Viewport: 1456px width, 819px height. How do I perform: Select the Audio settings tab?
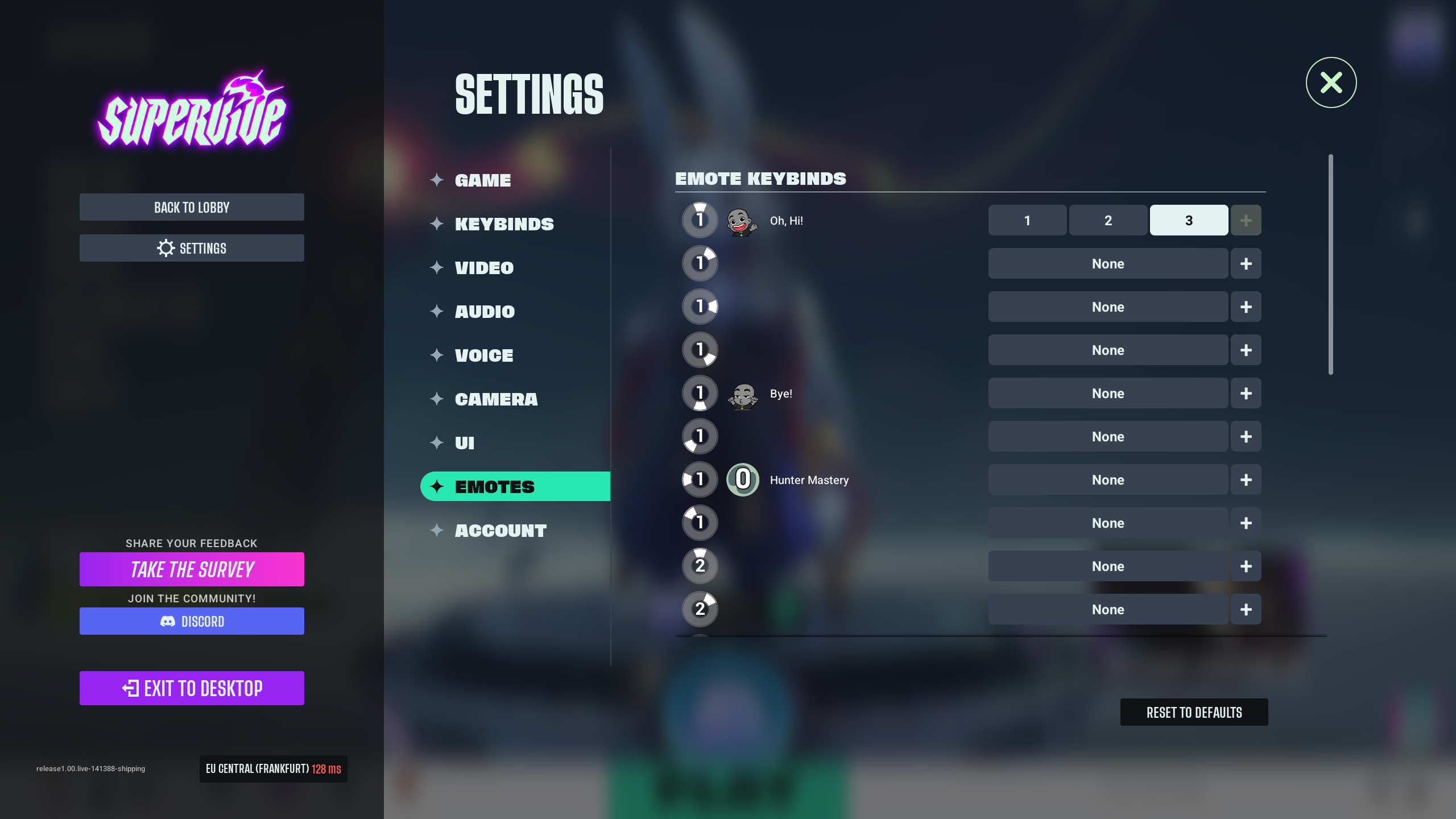pyautogui.click(x=485, y=312)
